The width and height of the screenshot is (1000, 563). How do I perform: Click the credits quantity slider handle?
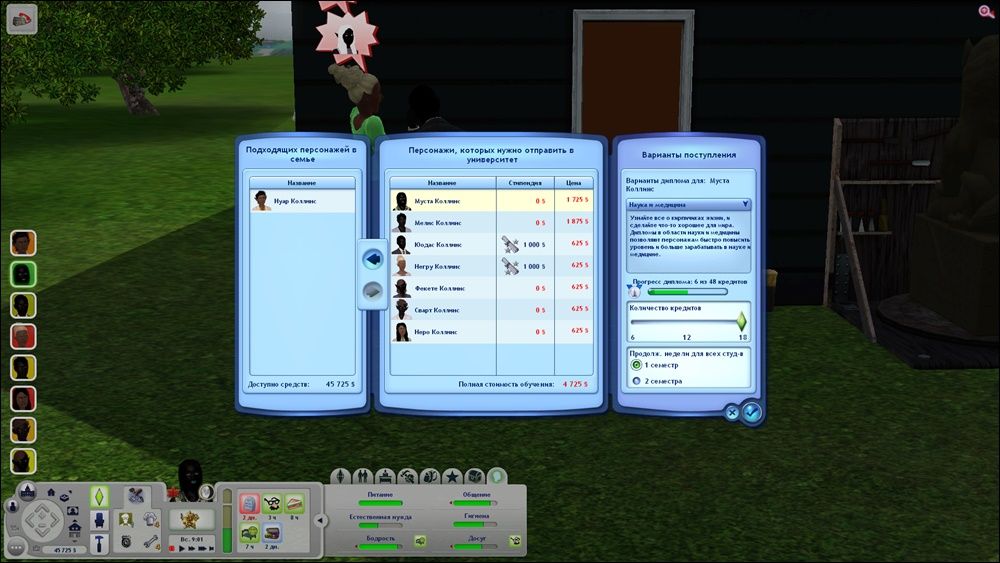coord(742,321)
